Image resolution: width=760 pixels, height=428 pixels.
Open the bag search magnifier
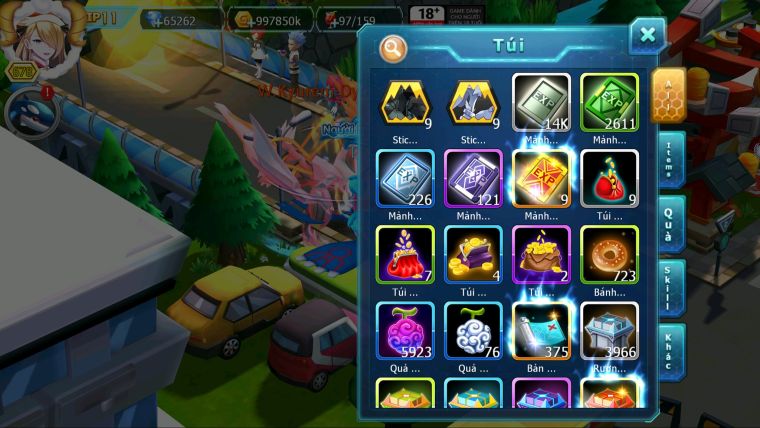(x=393, y=47)
